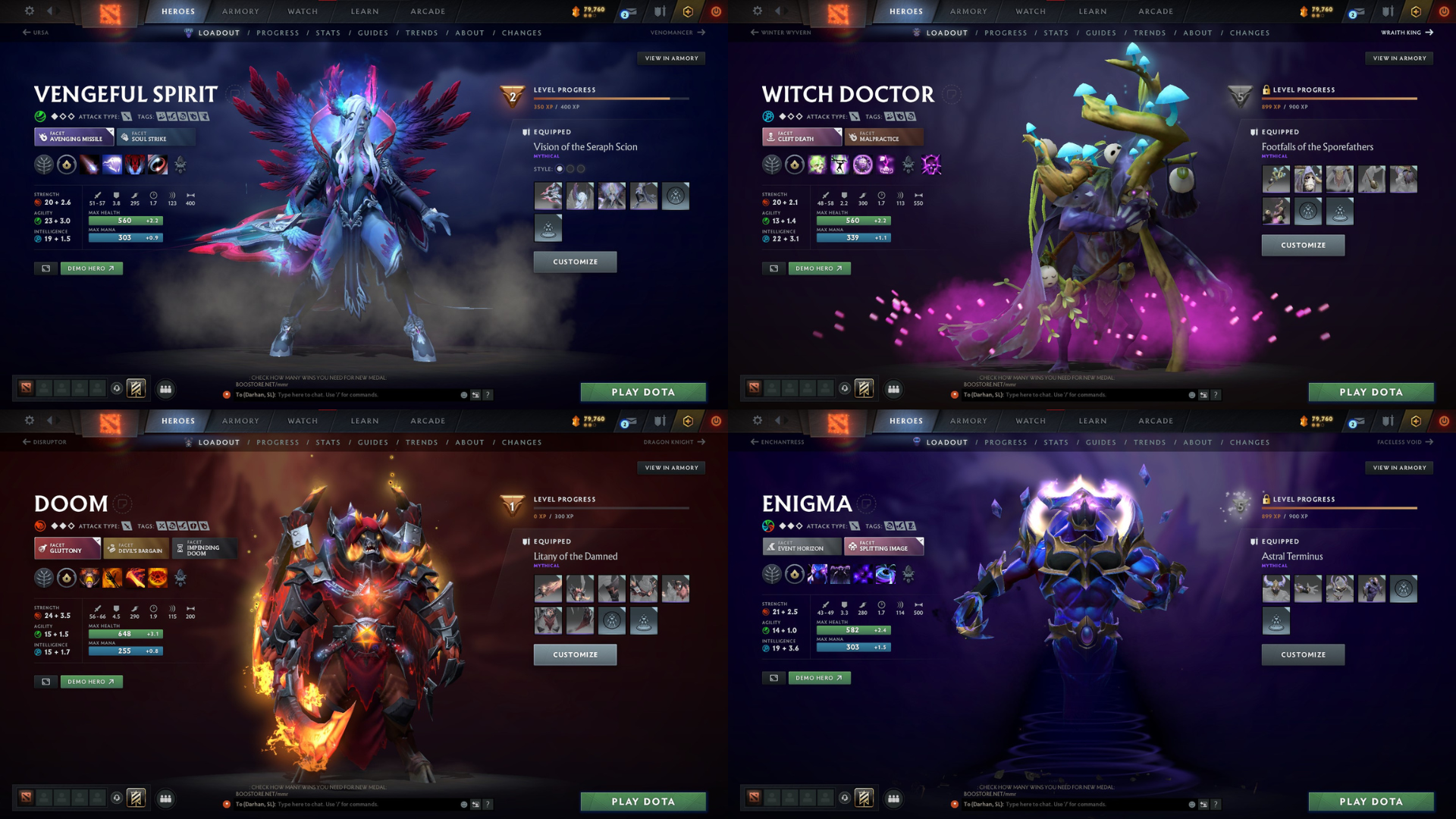This screenshot has height=819, width=1456.
Task: Click the shield and sword Armory icon
Action: pos(659,11)
